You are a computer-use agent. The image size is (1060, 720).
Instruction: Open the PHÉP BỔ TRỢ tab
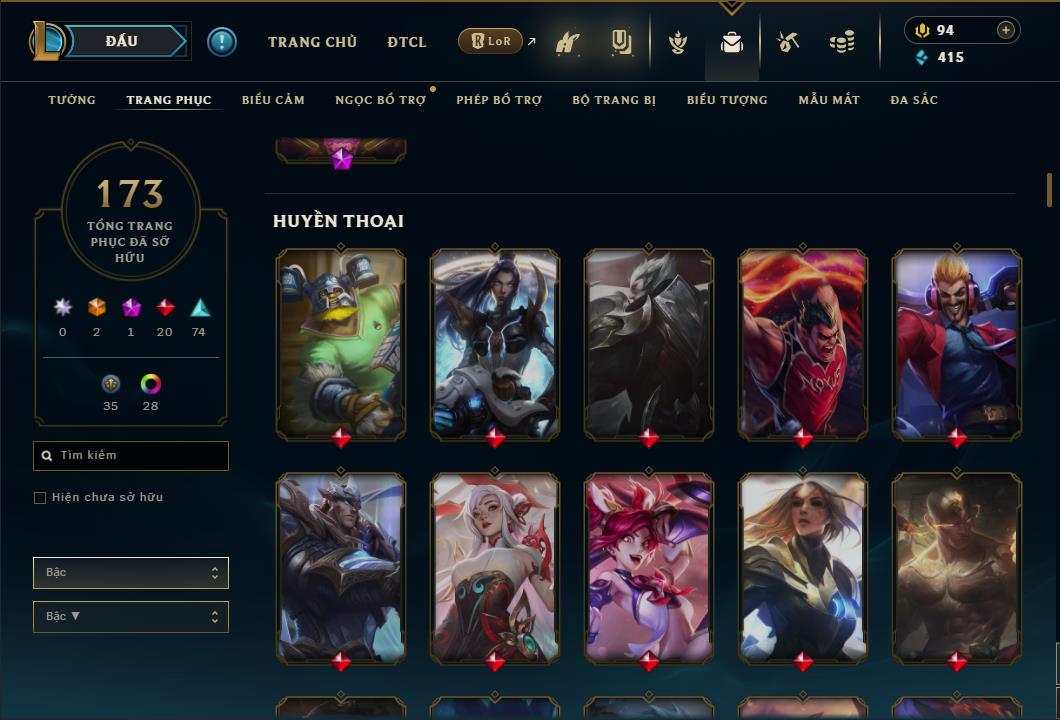tap(499, 100)
